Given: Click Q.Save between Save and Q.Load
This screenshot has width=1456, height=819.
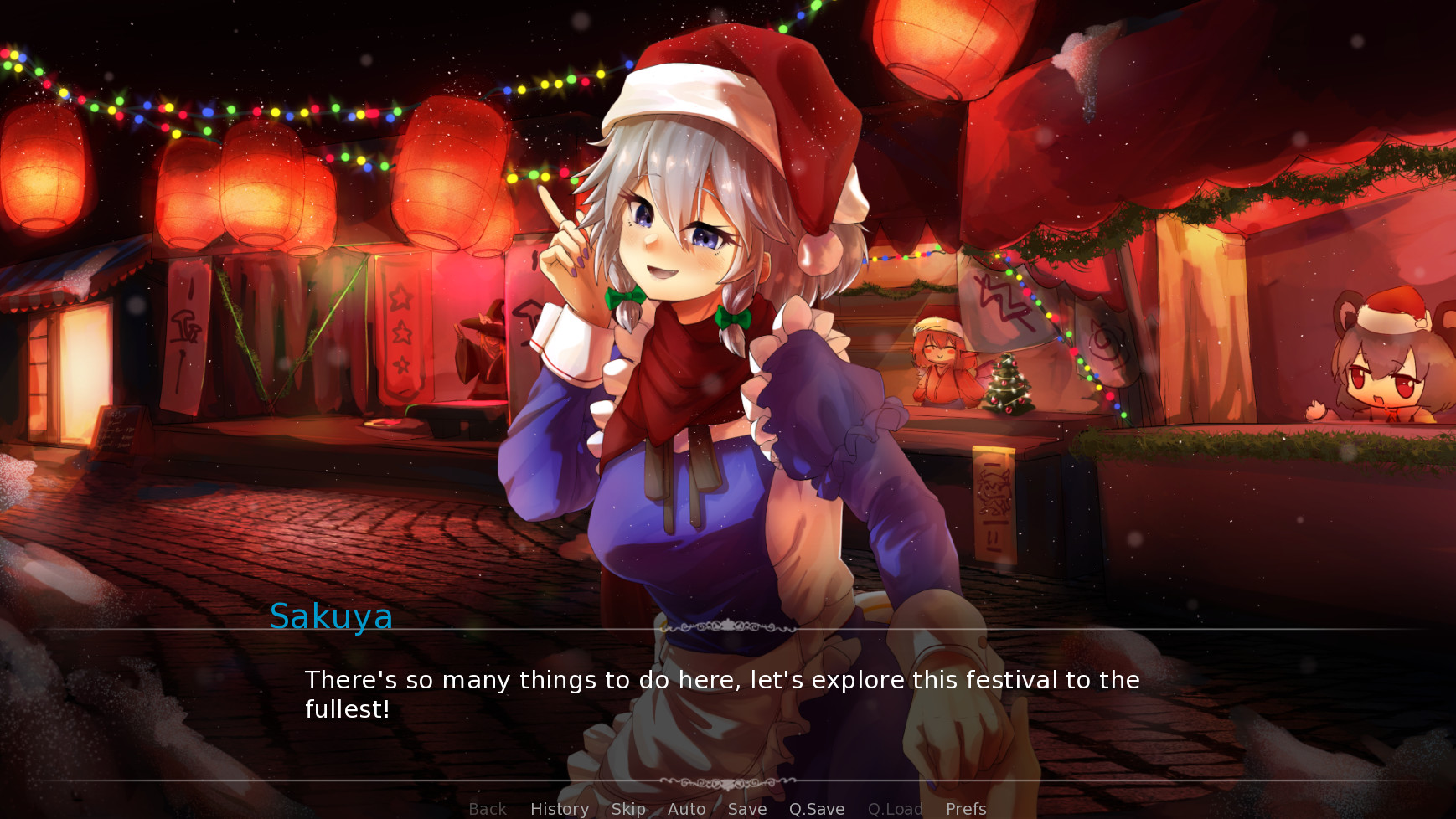Looking at the screenshot, I should 816,807.
